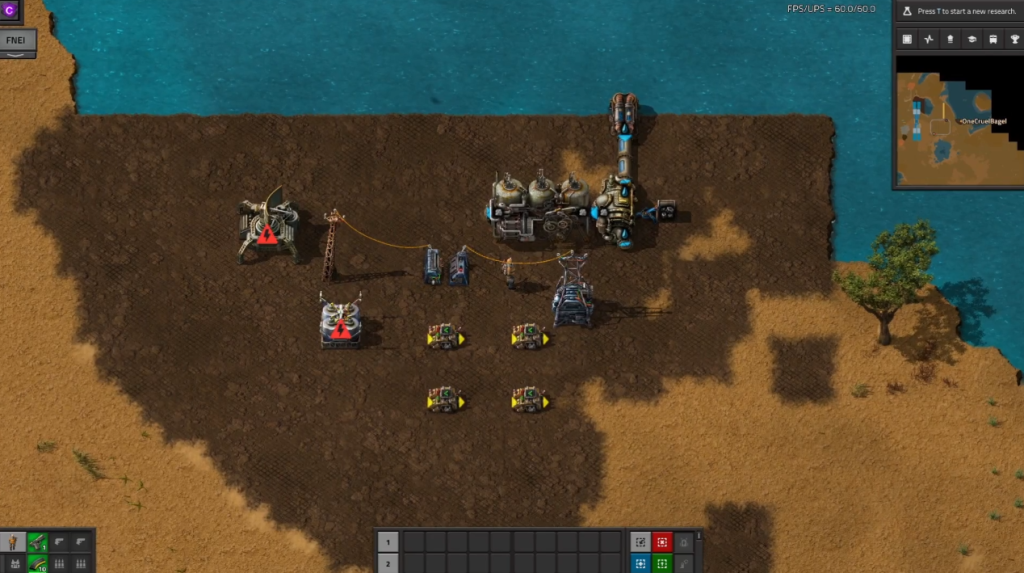Screen dimensions: 1024x573
Task: Open the FNEI recipe browser
Action: click(x=17, y=41)
